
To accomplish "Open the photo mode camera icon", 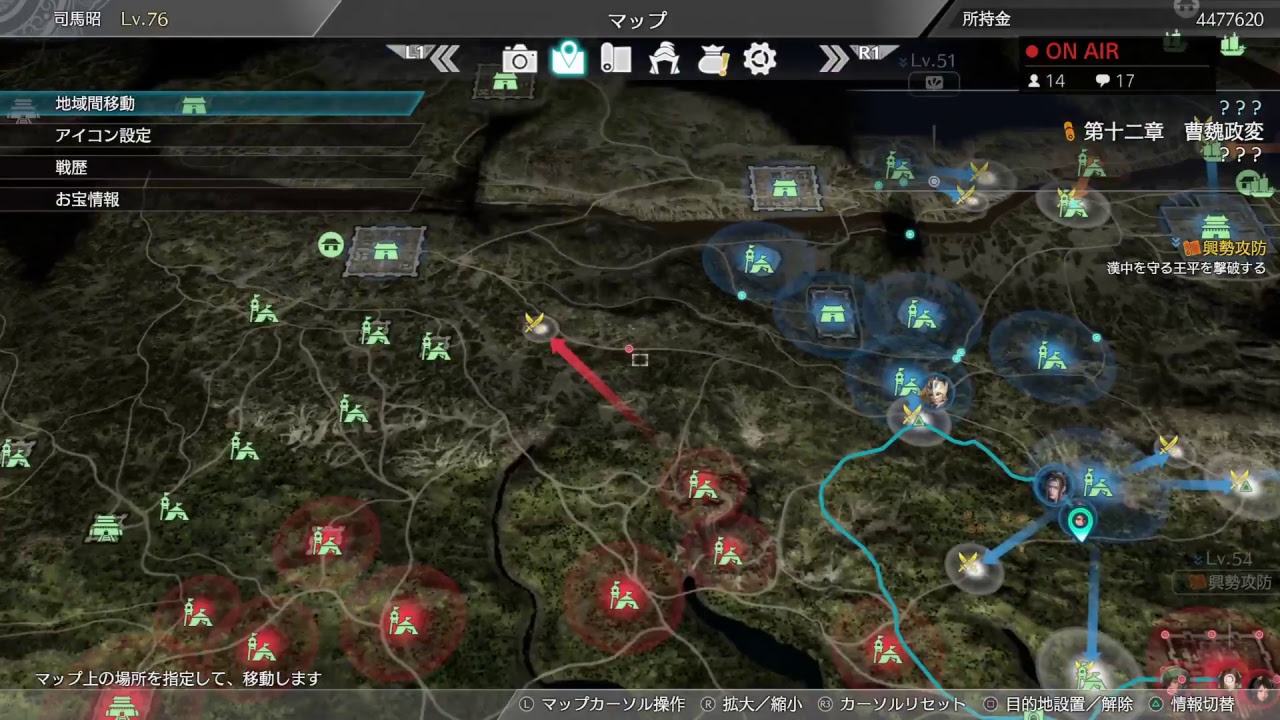I will pyautogui.click(x=519, y=60).
